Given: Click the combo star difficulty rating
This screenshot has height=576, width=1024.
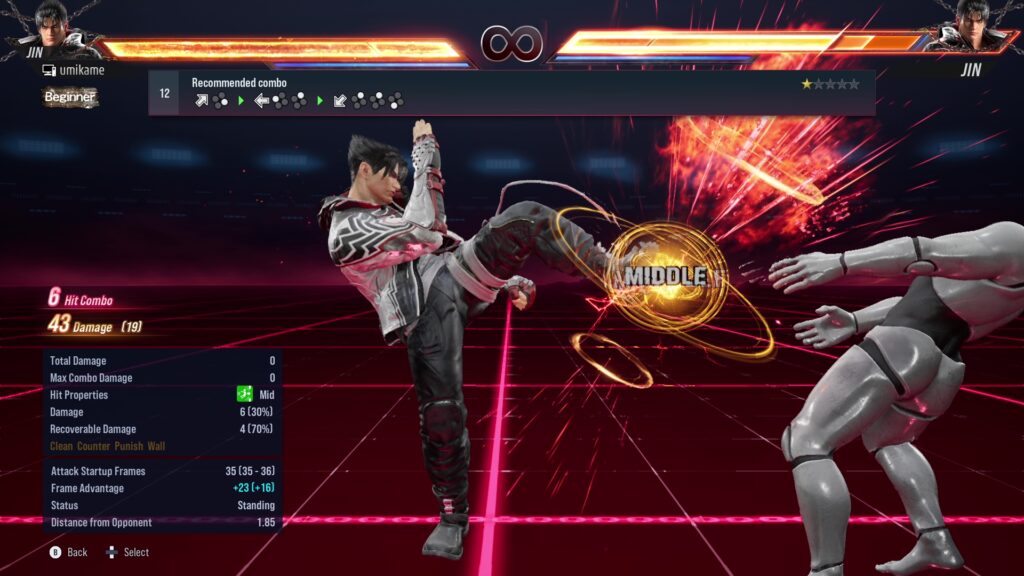Looking at the screenshot, I should coord(829,84).
